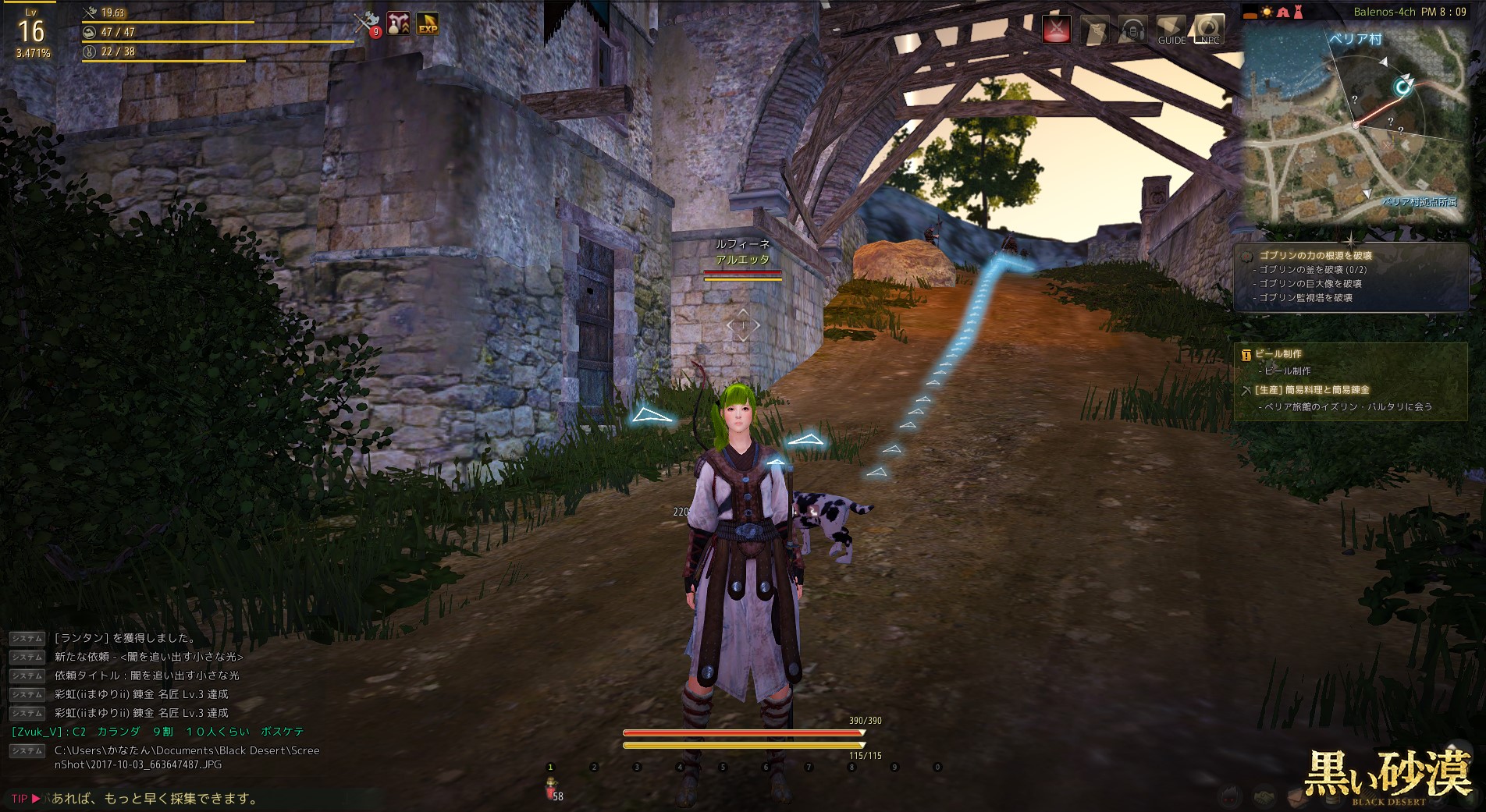Click the Balenos-4ch channel label

pos(1385,12)
